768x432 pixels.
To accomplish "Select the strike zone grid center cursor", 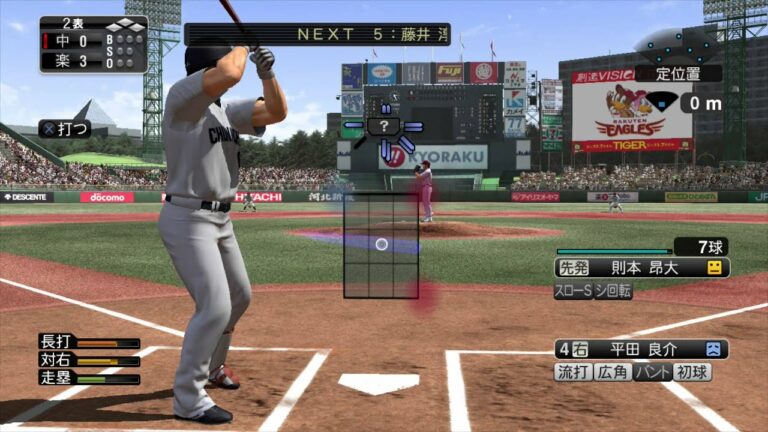I will 381,244.
